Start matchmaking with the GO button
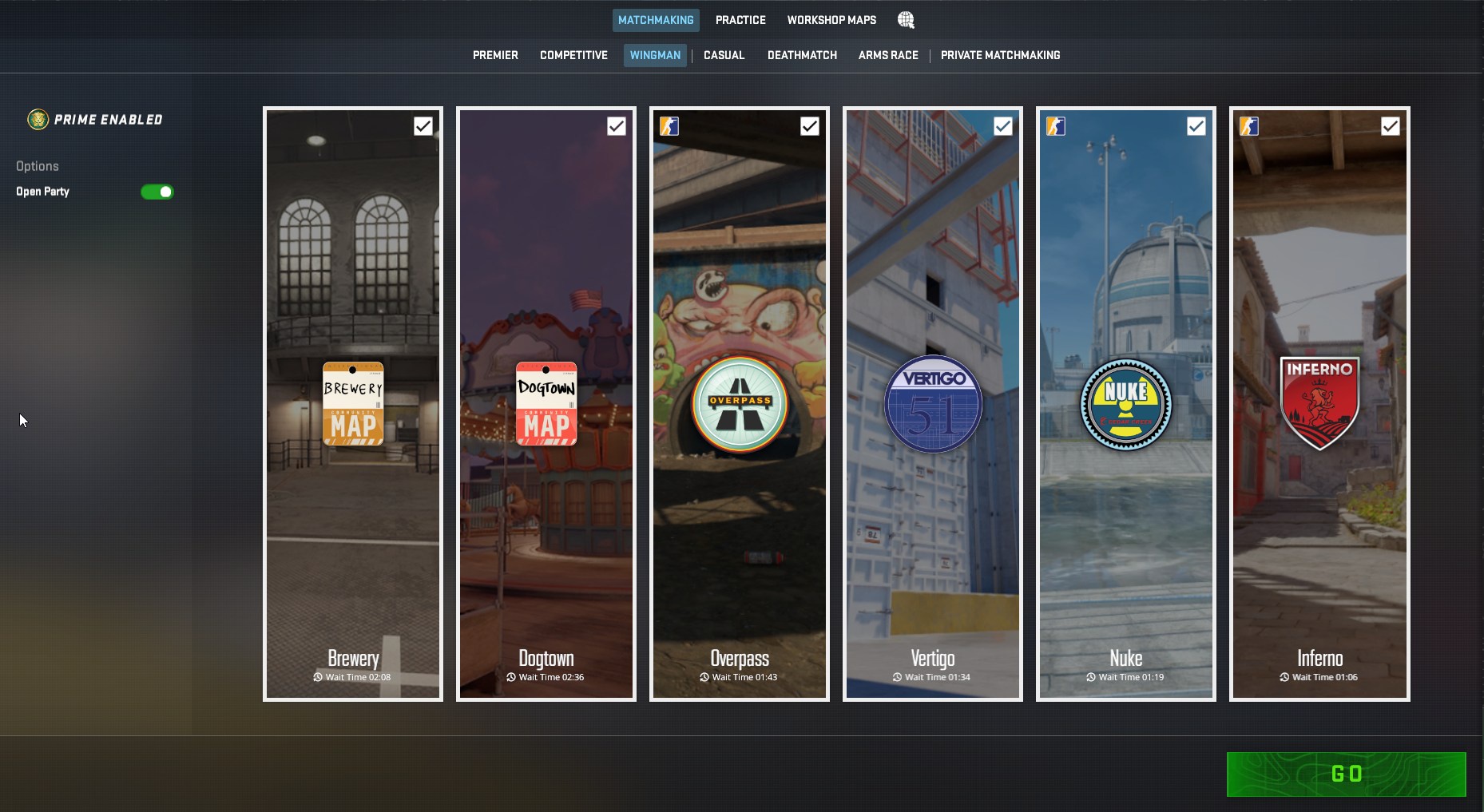This screenshot has height=812, width=1484. (x=1346, y=774)
